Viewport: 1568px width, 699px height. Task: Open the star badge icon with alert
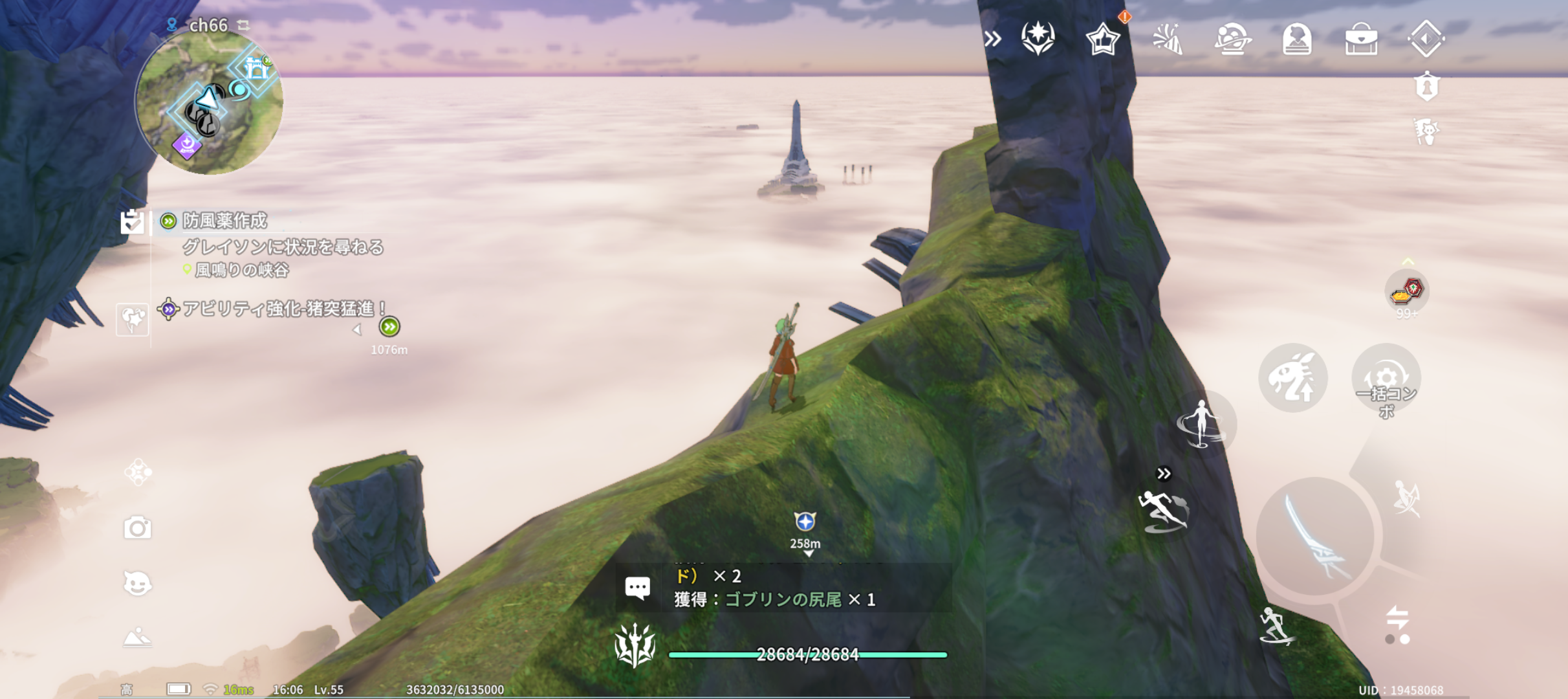tap(1103, 40)
